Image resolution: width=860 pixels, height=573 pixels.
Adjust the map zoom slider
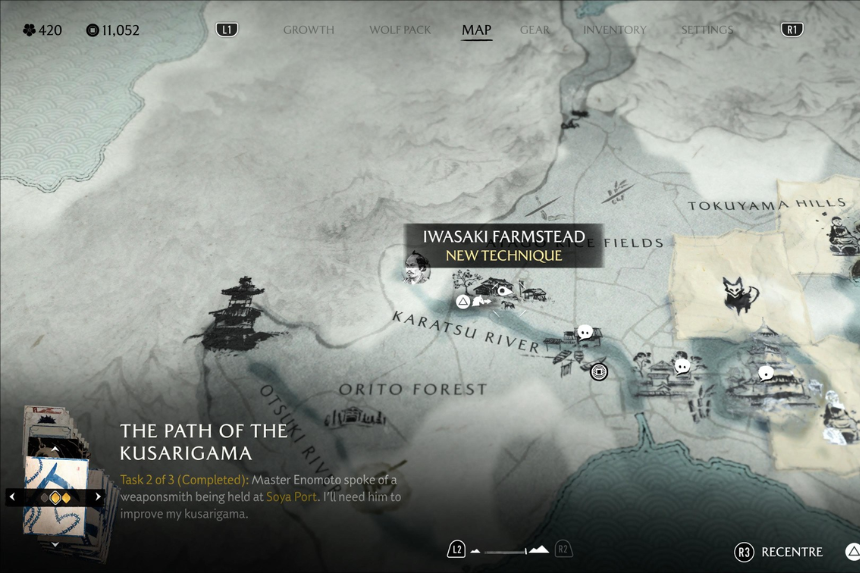pos(510,550)
